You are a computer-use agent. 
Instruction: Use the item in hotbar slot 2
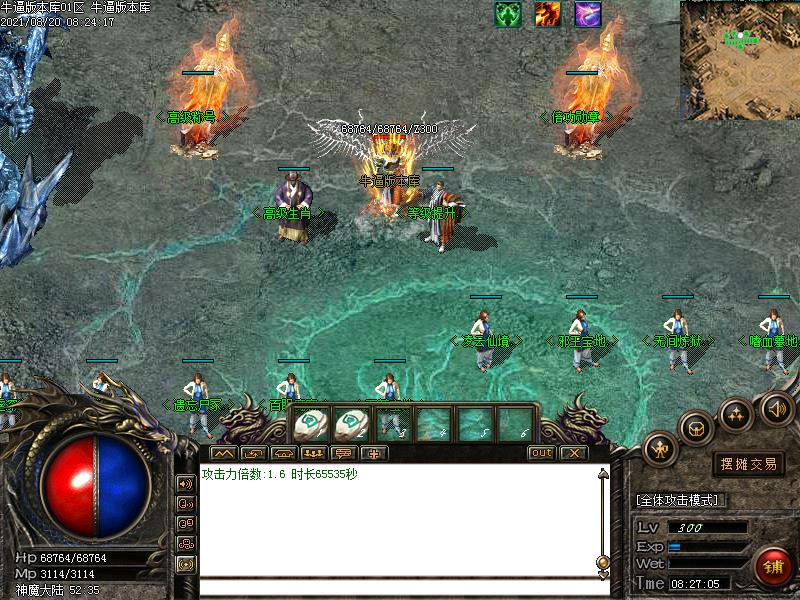(353, 424)
